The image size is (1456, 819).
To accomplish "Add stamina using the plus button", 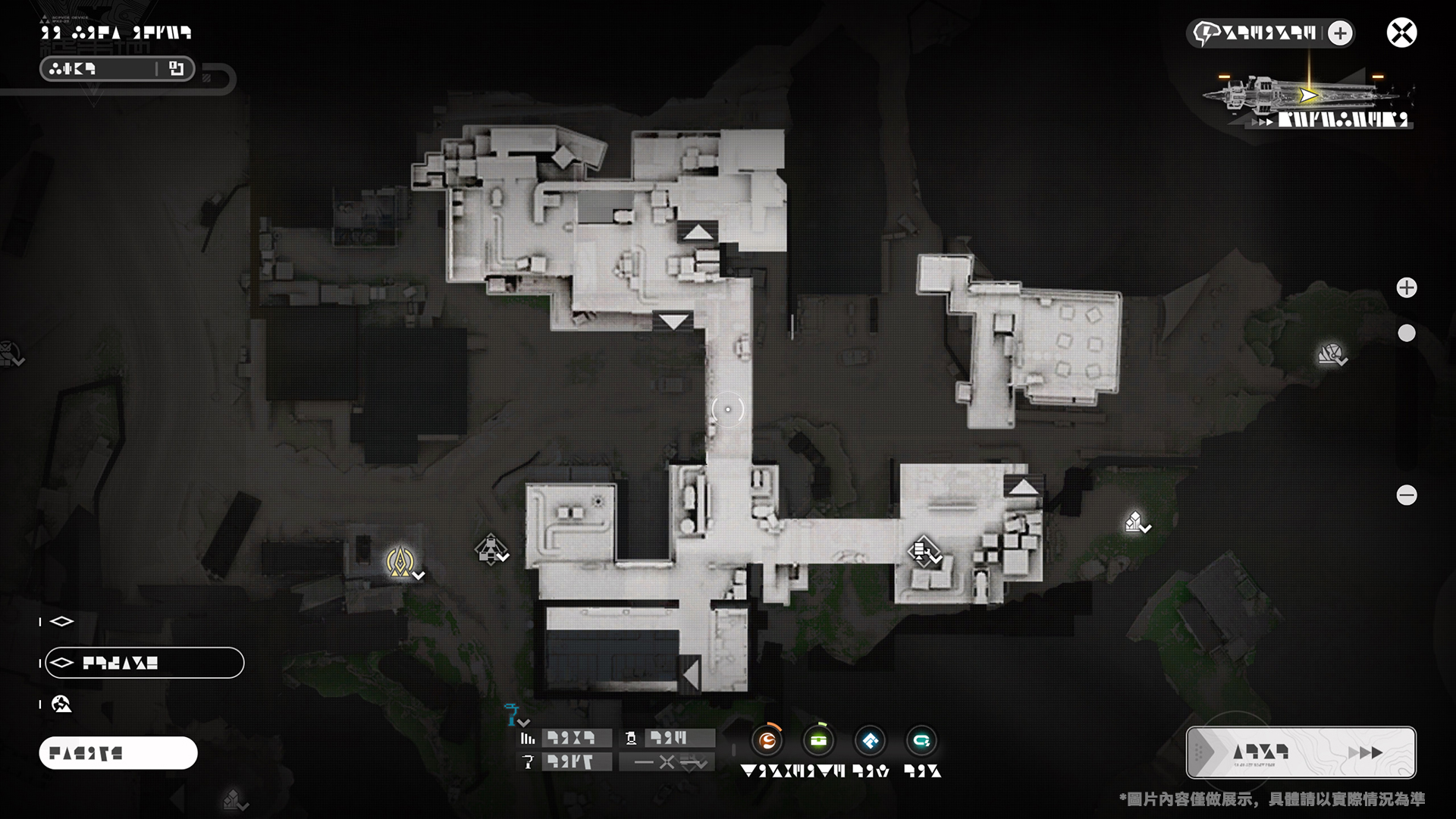I will click(x=1340, y=33).
